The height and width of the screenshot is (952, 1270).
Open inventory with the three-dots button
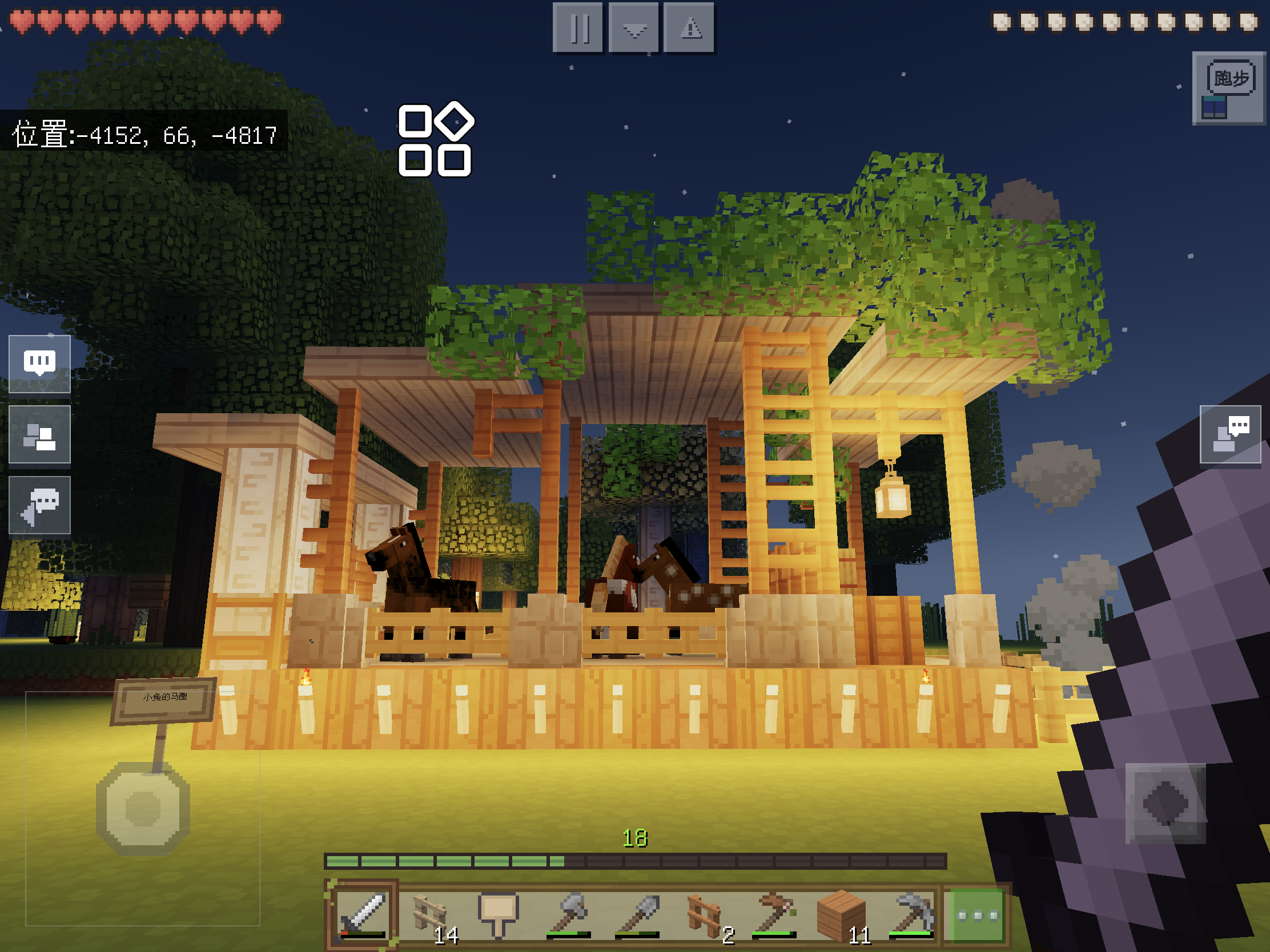(976, 915)
